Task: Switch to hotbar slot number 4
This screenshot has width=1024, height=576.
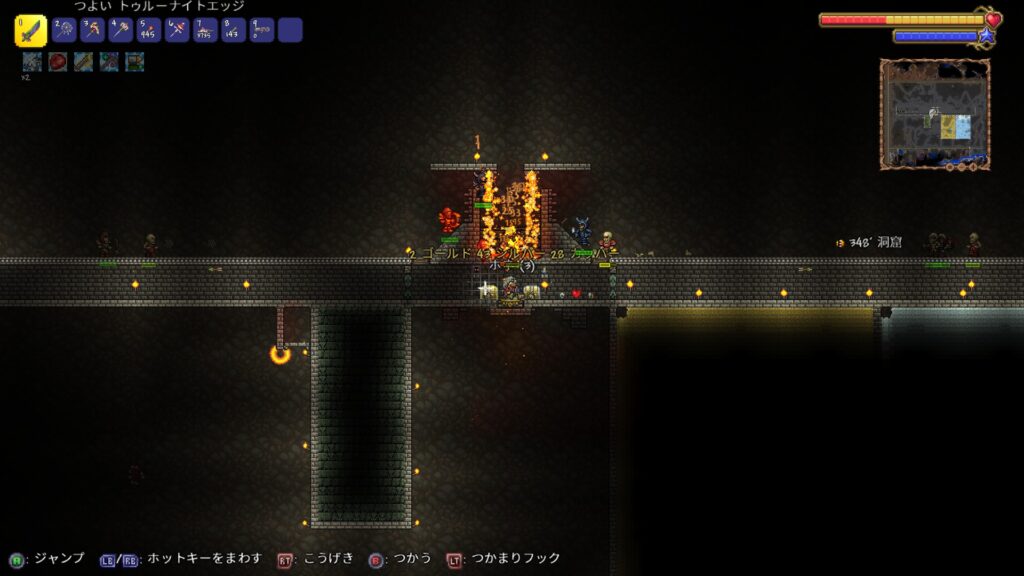Action: click(120, 30)
